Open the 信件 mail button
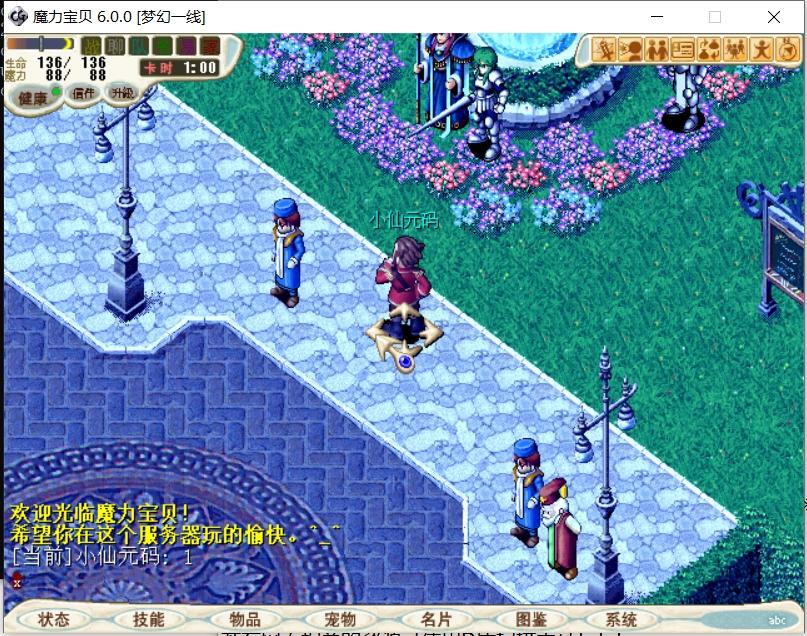 84,94
